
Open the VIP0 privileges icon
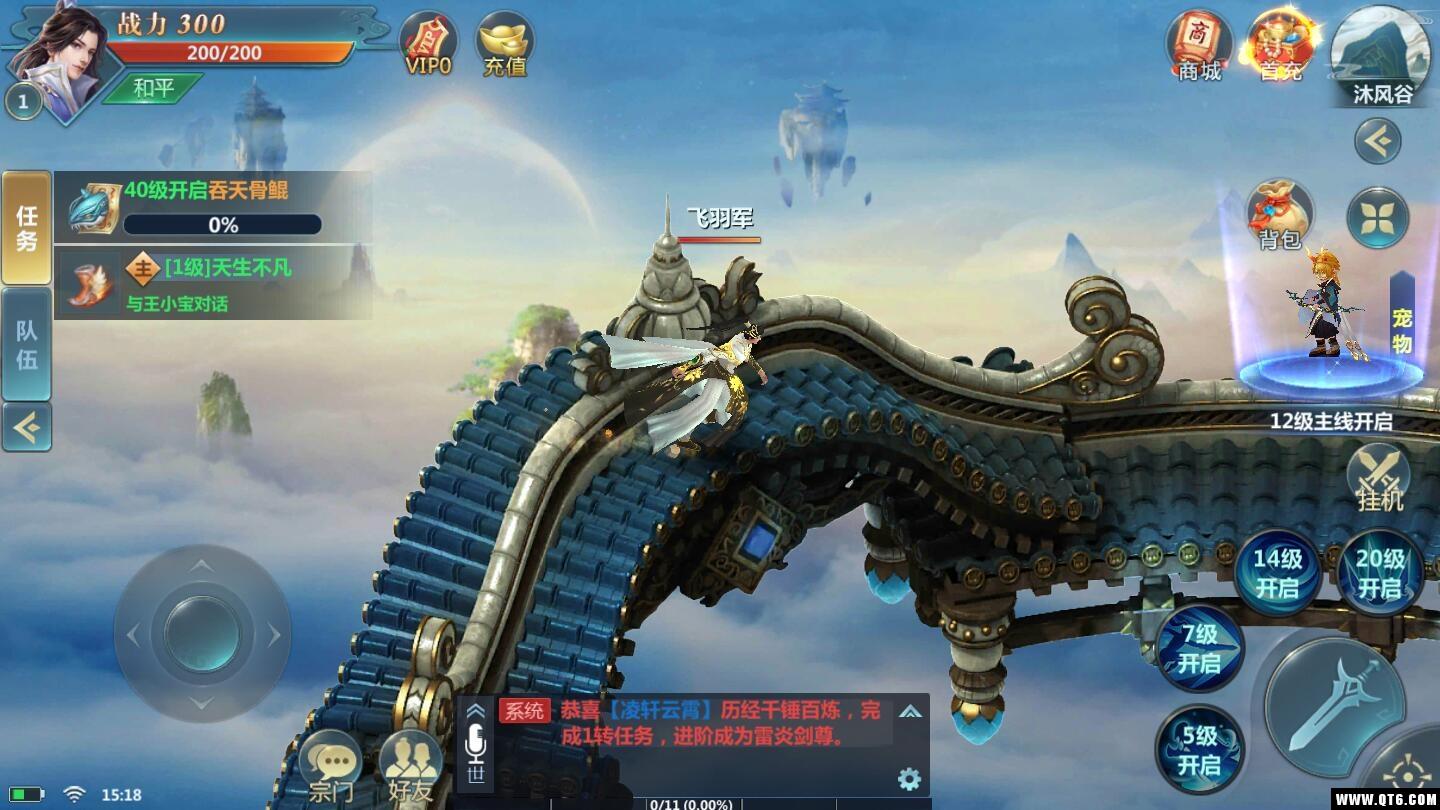[x=428, y=45]
